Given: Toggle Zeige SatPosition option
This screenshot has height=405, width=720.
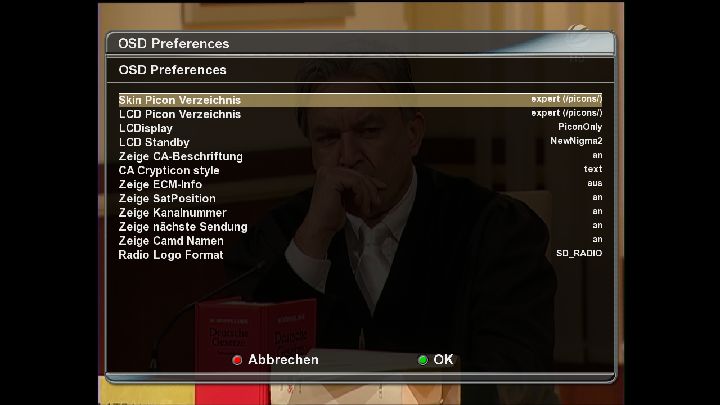Looking at the screenshot, I should pos(360,198).
